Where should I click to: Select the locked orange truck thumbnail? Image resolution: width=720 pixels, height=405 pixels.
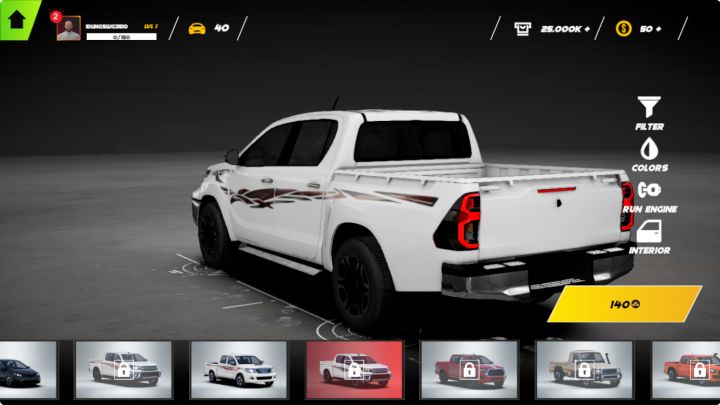(x=690, y=370)
